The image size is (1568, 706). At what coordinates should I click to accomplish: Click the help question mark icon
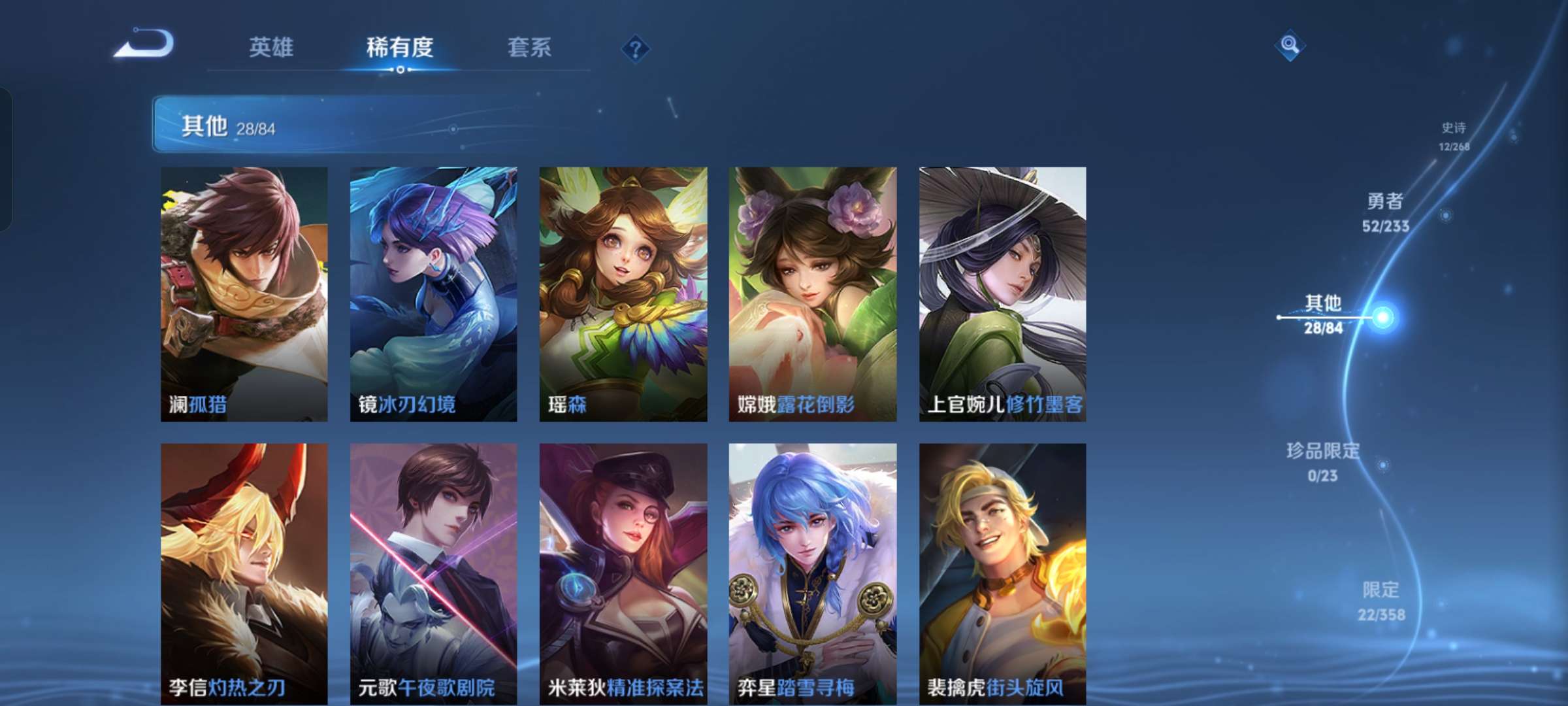636,48
